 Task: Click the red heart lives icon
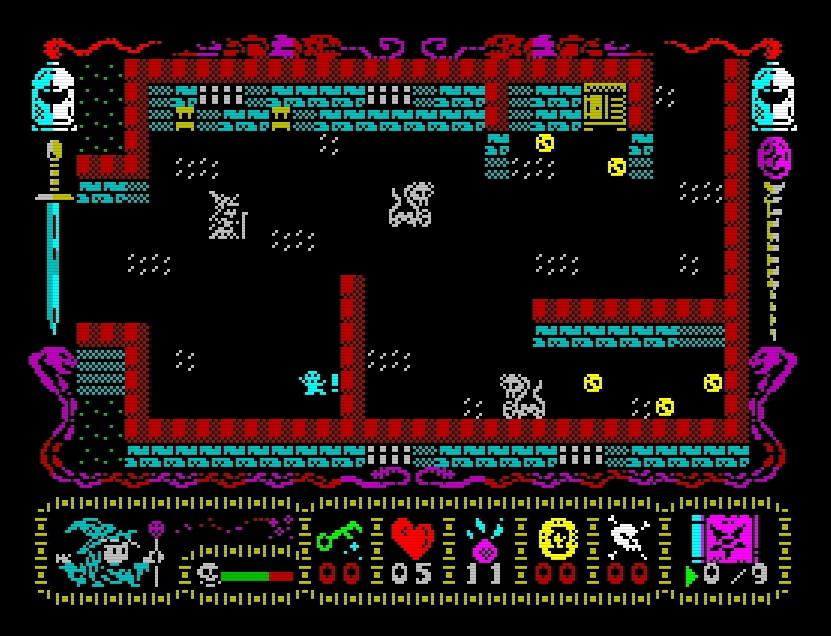tap(412, 540)
